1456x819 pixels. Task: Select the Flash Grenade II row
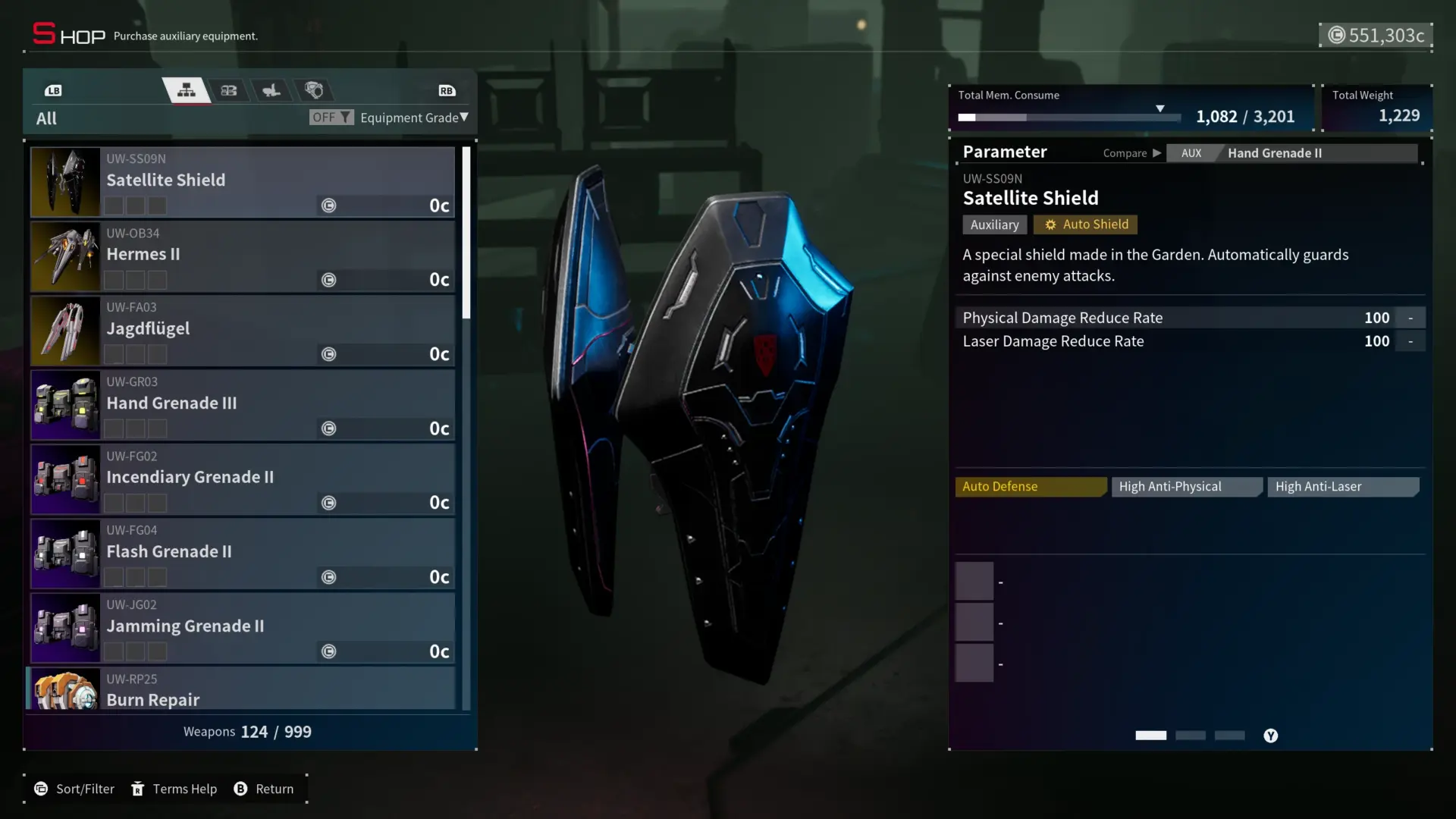point(243,554)
